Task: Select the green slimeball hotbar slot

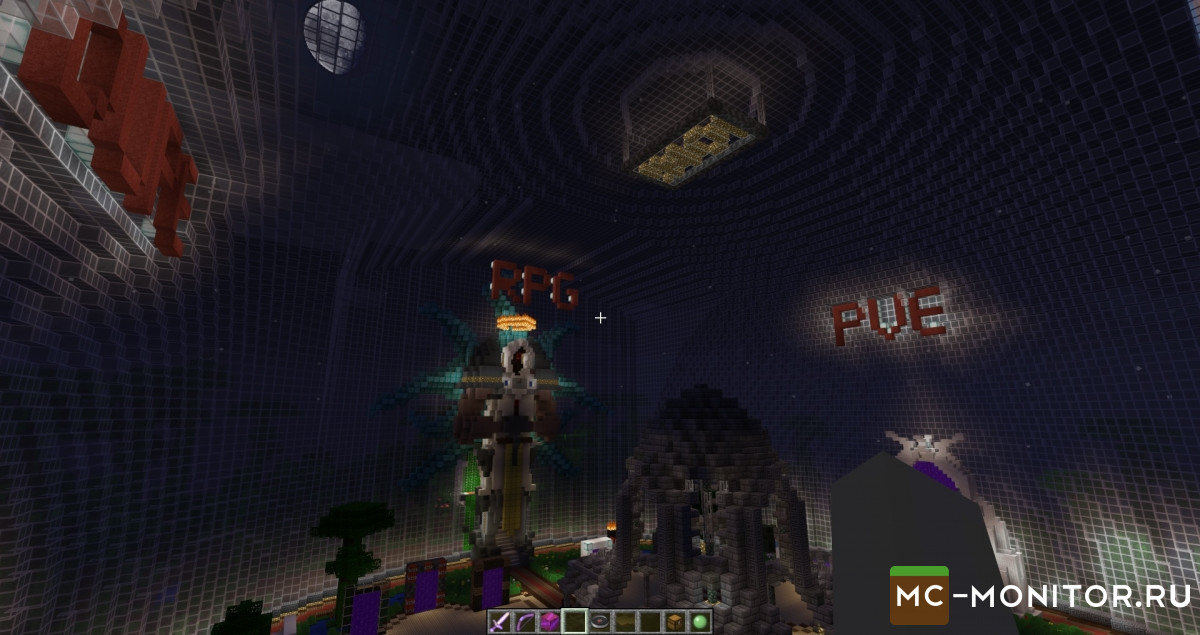Action: (x=700, y=621)
